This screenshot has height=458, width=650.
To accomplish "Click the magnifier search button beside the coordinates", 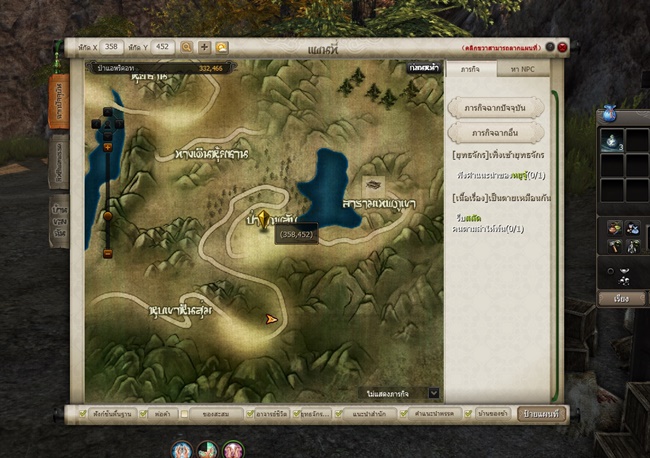I will coord(187,46).
